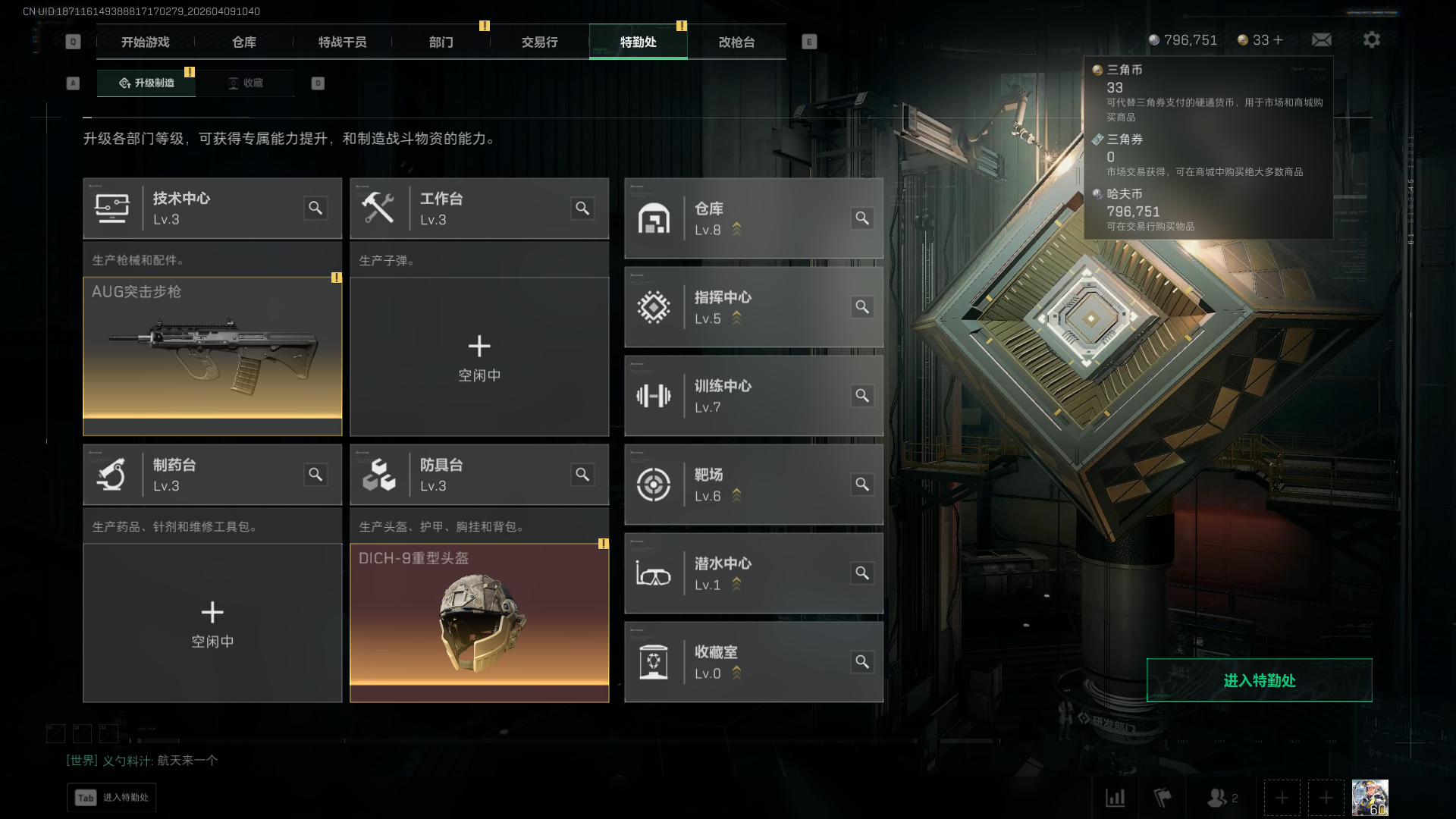The height and width of the screenshot is (819, 1456).
Task: Go to the 特战干员 tab
Action: click(x=342, y=42)
